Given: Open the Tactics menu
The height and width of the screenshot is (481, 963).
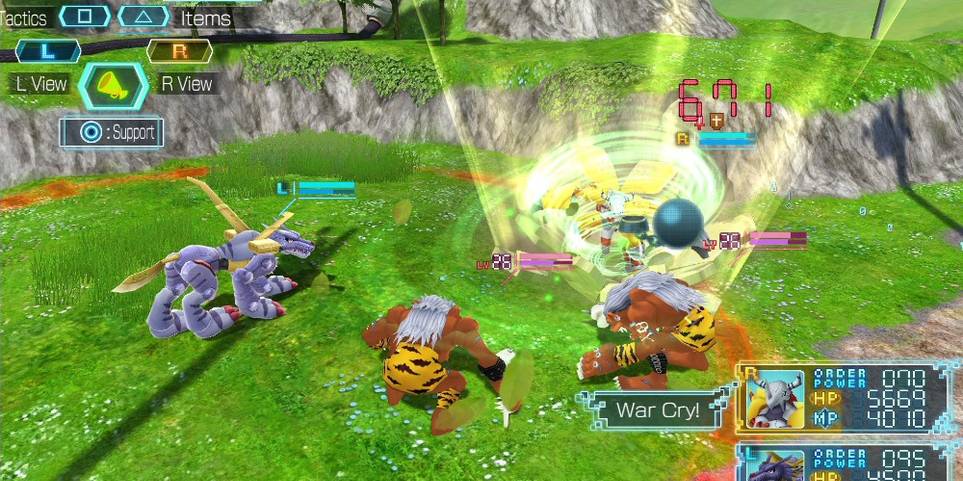Looking at the screenshot, I should [x=84, y=17].
